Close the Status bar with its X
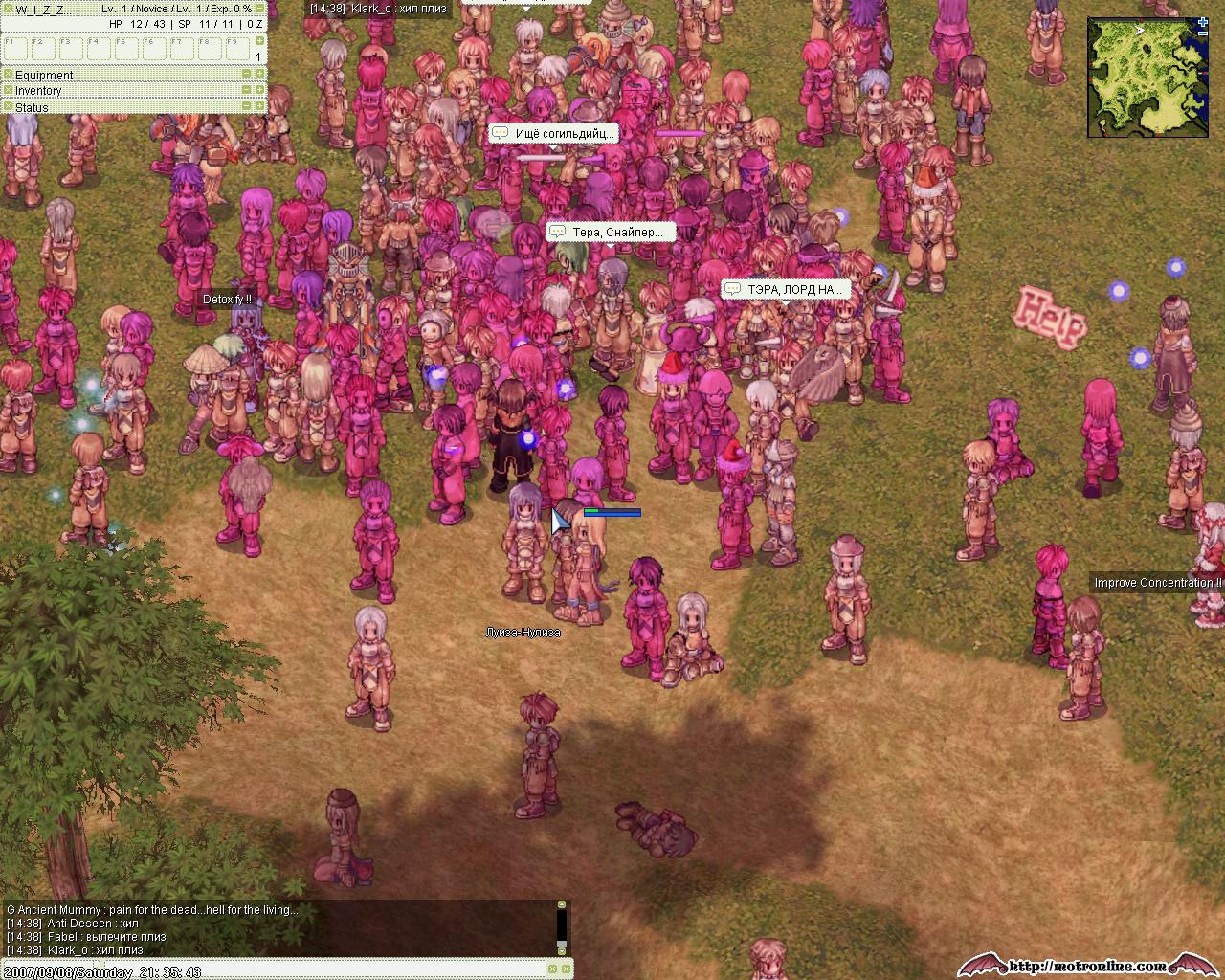This screenshot has width=1225, height=980. [x=7, y=106]
